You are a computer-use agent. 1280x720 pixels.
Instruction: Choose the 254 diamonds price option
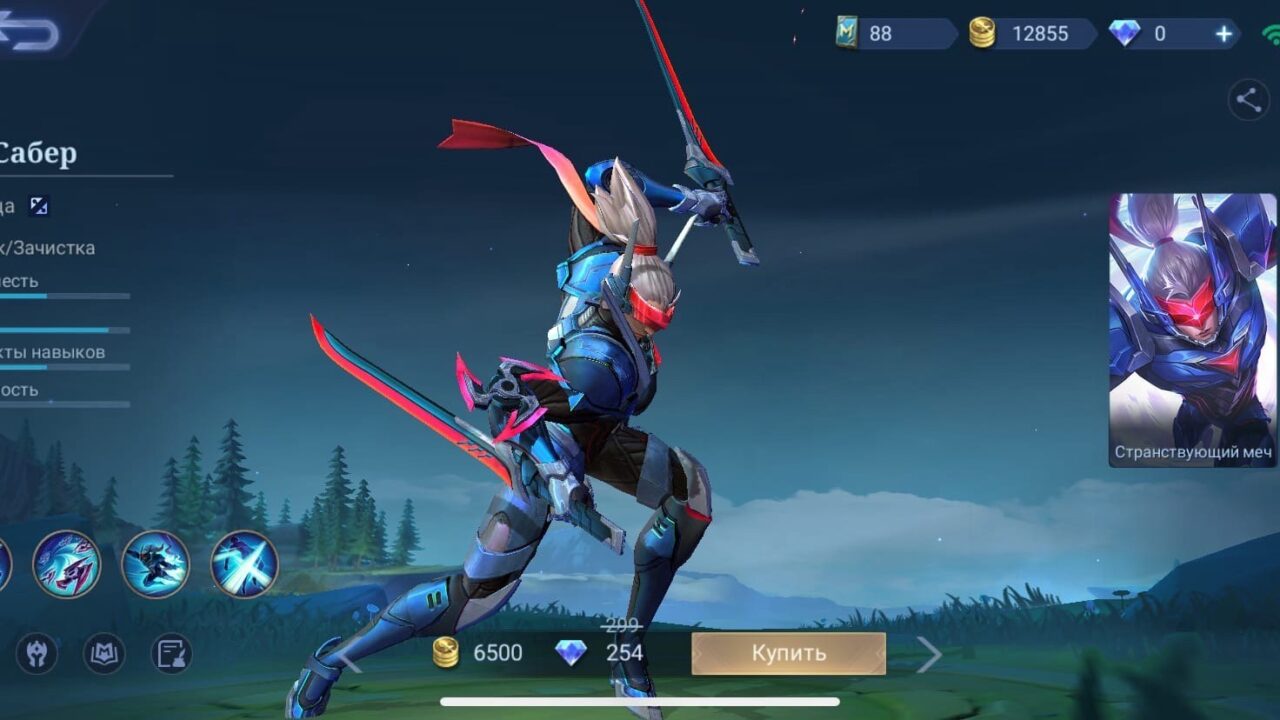[600, 654]
